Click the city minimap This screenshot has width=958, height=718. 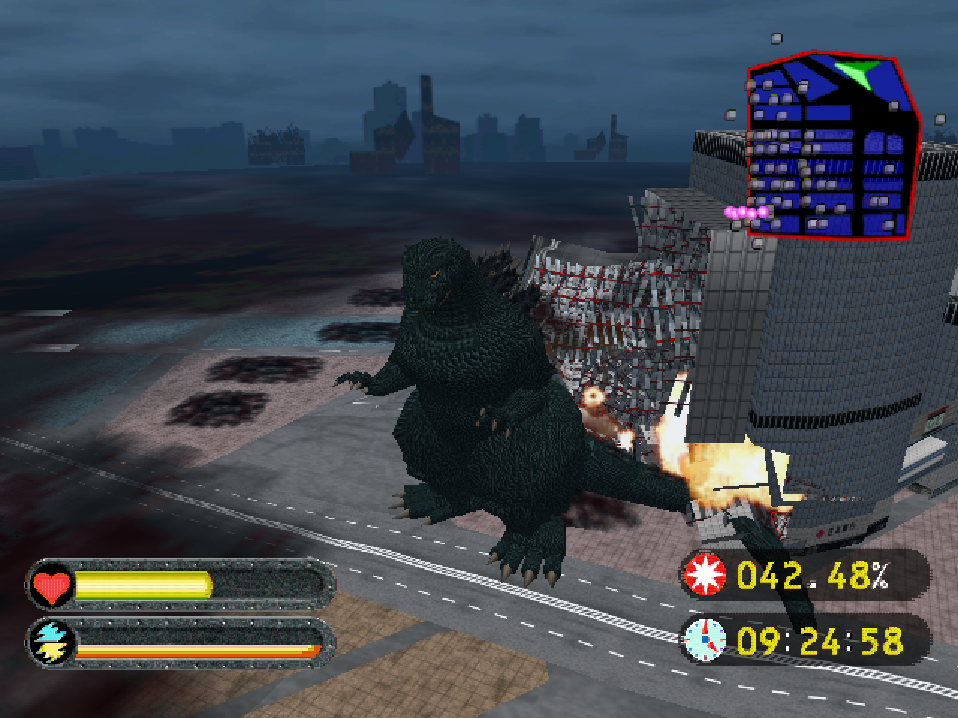point(830,150)
